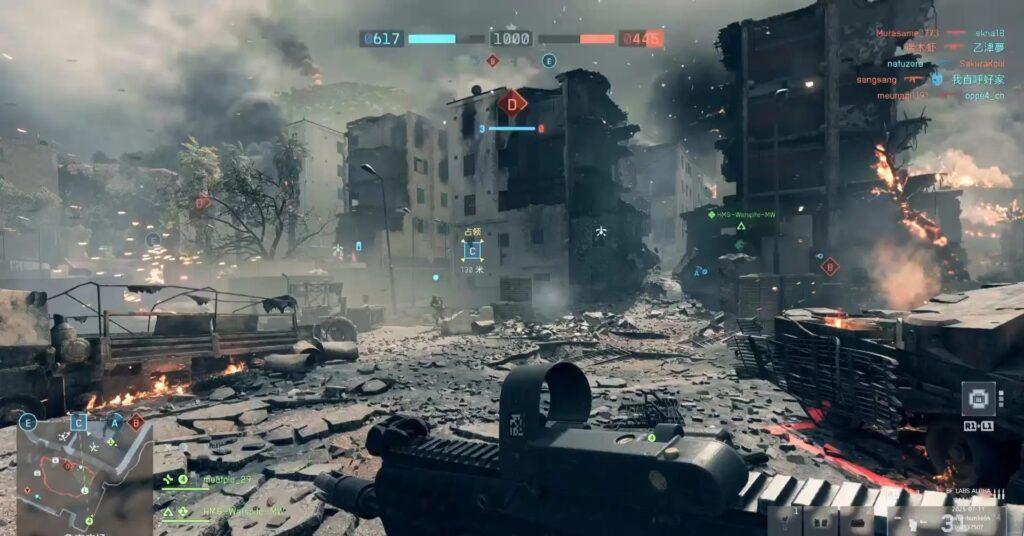The image size is (1024, 536).
Task: Select the 占领 C capture marker
Action: point(472,251)
